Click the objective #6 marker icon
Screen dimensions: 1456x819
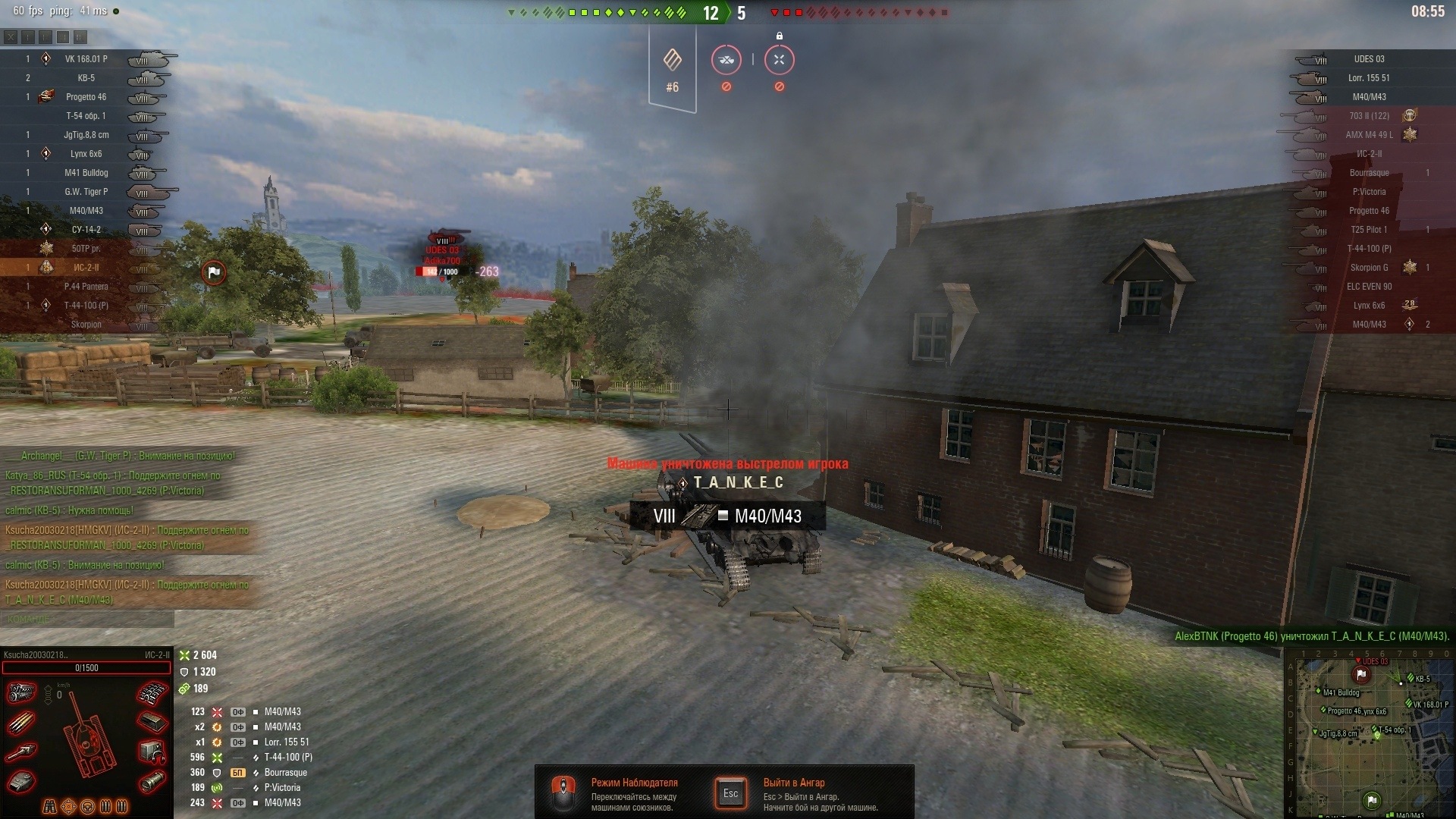672,61
